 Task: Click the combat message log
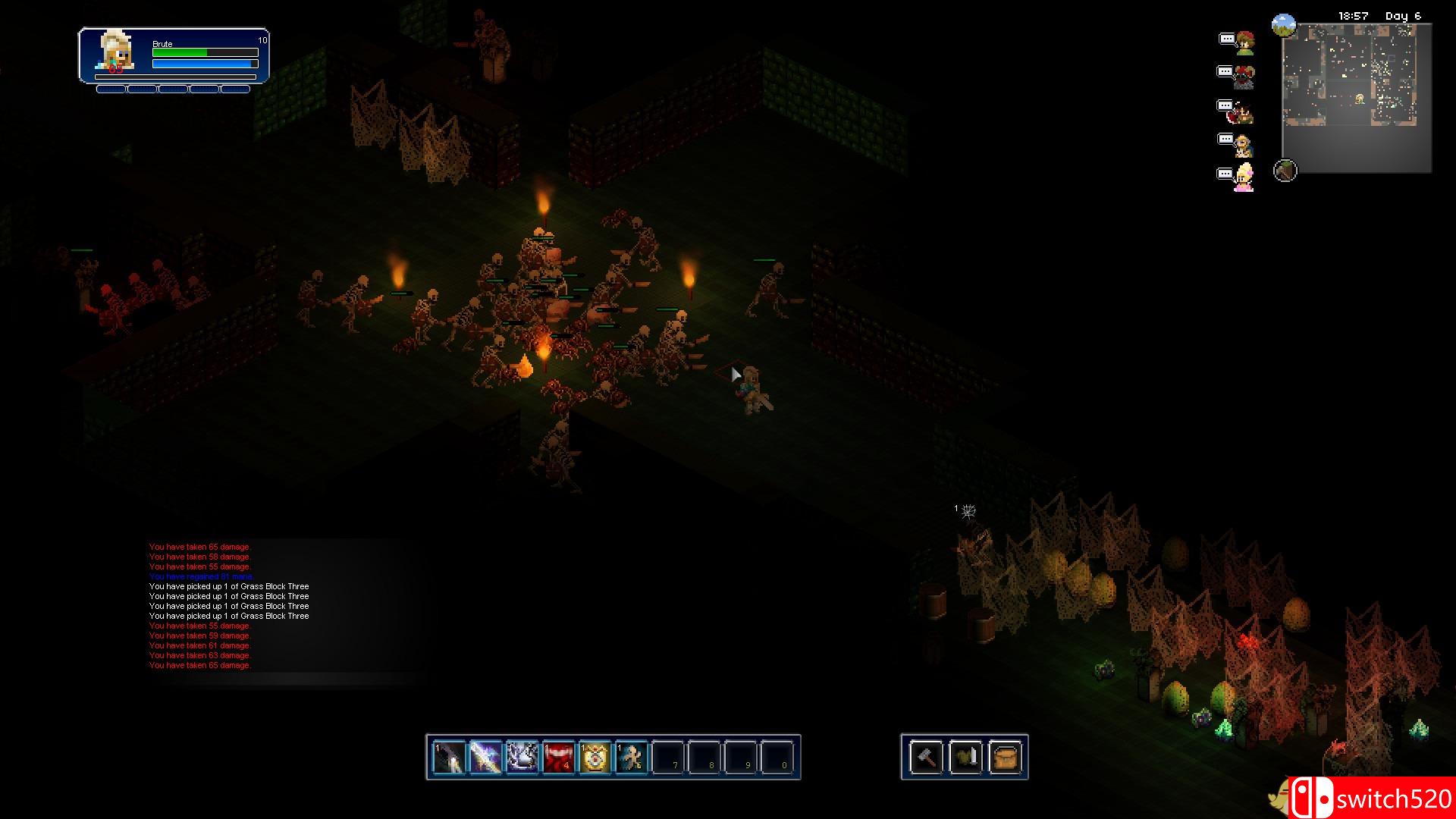click(229, 606)
